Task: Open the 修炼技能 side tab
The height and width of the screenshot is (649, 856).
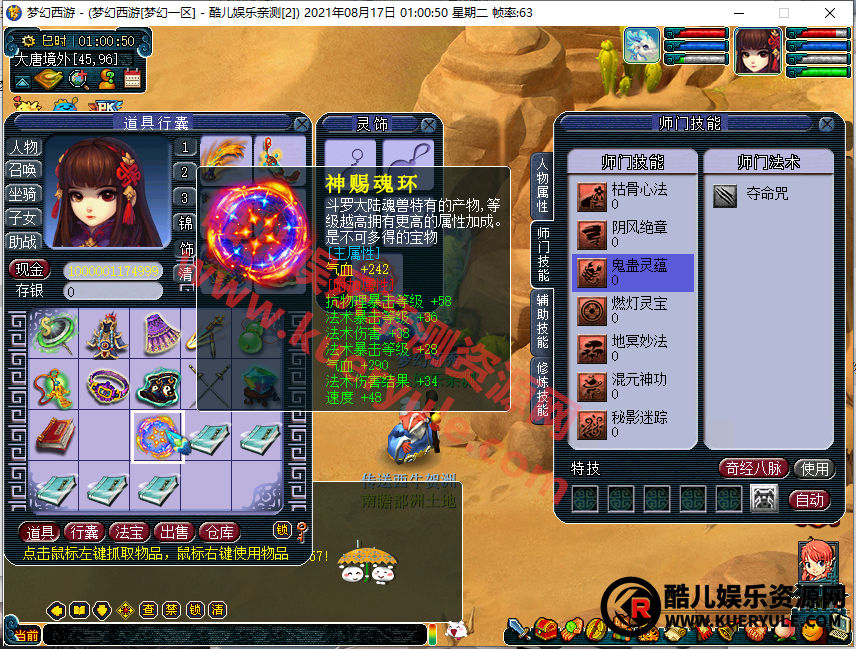Action: coord(541,389)
